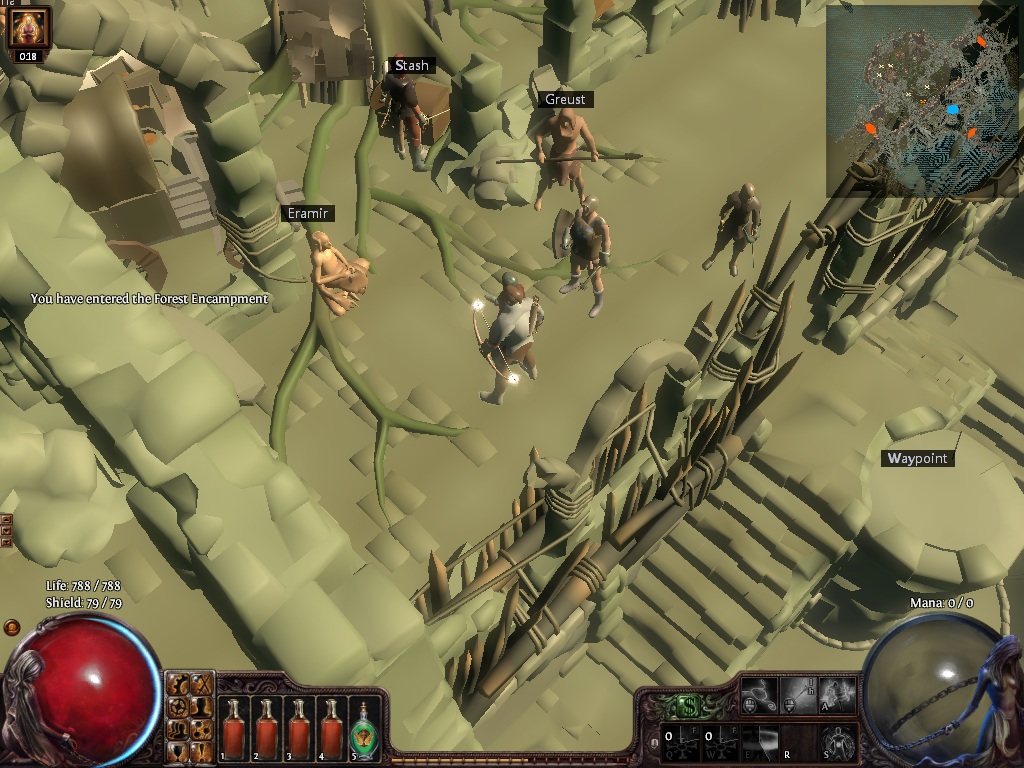Screen dimensions: 1024x768
Task: Drink the green winged flask in slot 5
Action: (362, 728)
